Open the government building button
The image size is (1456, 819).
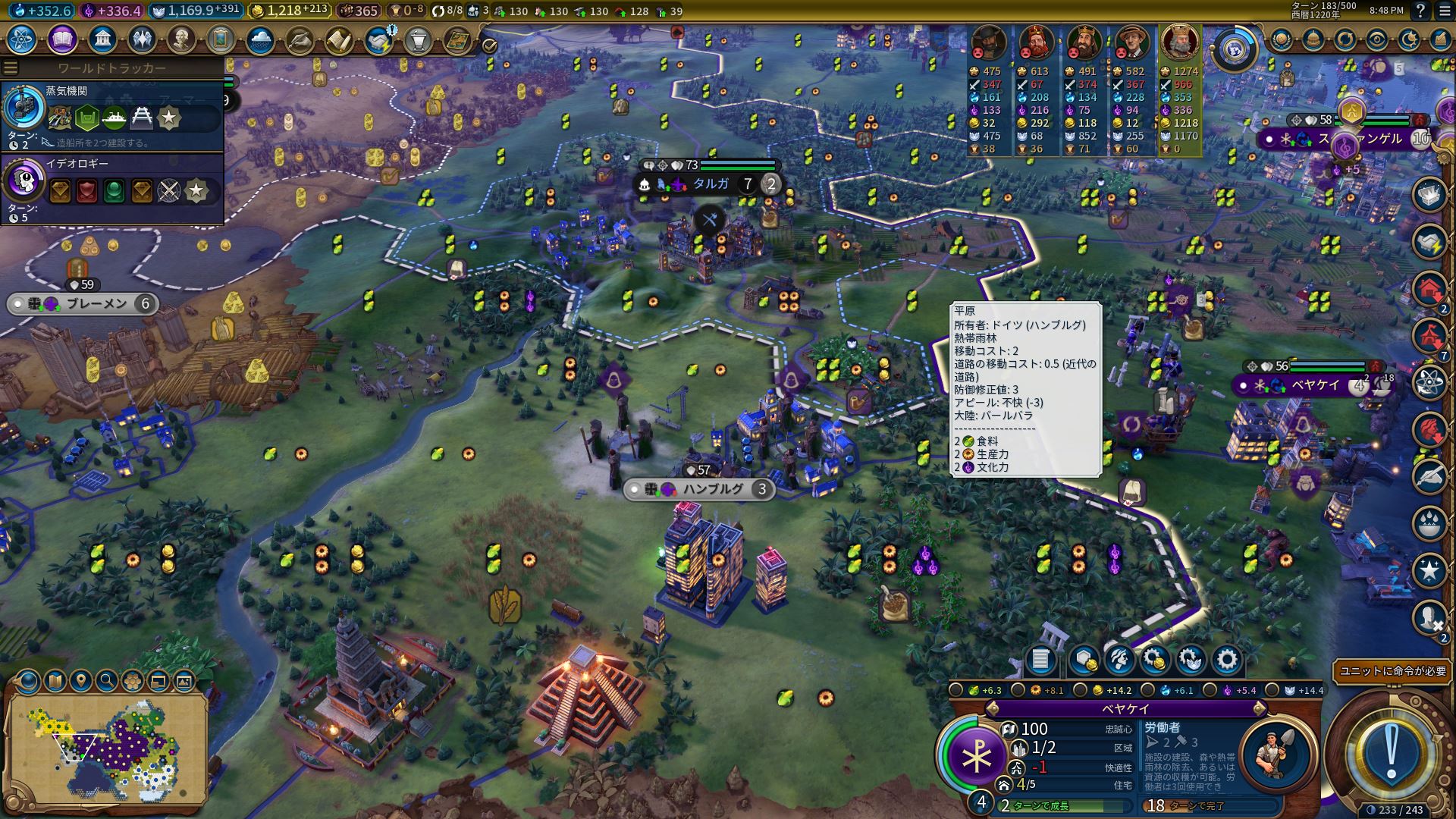102,39
